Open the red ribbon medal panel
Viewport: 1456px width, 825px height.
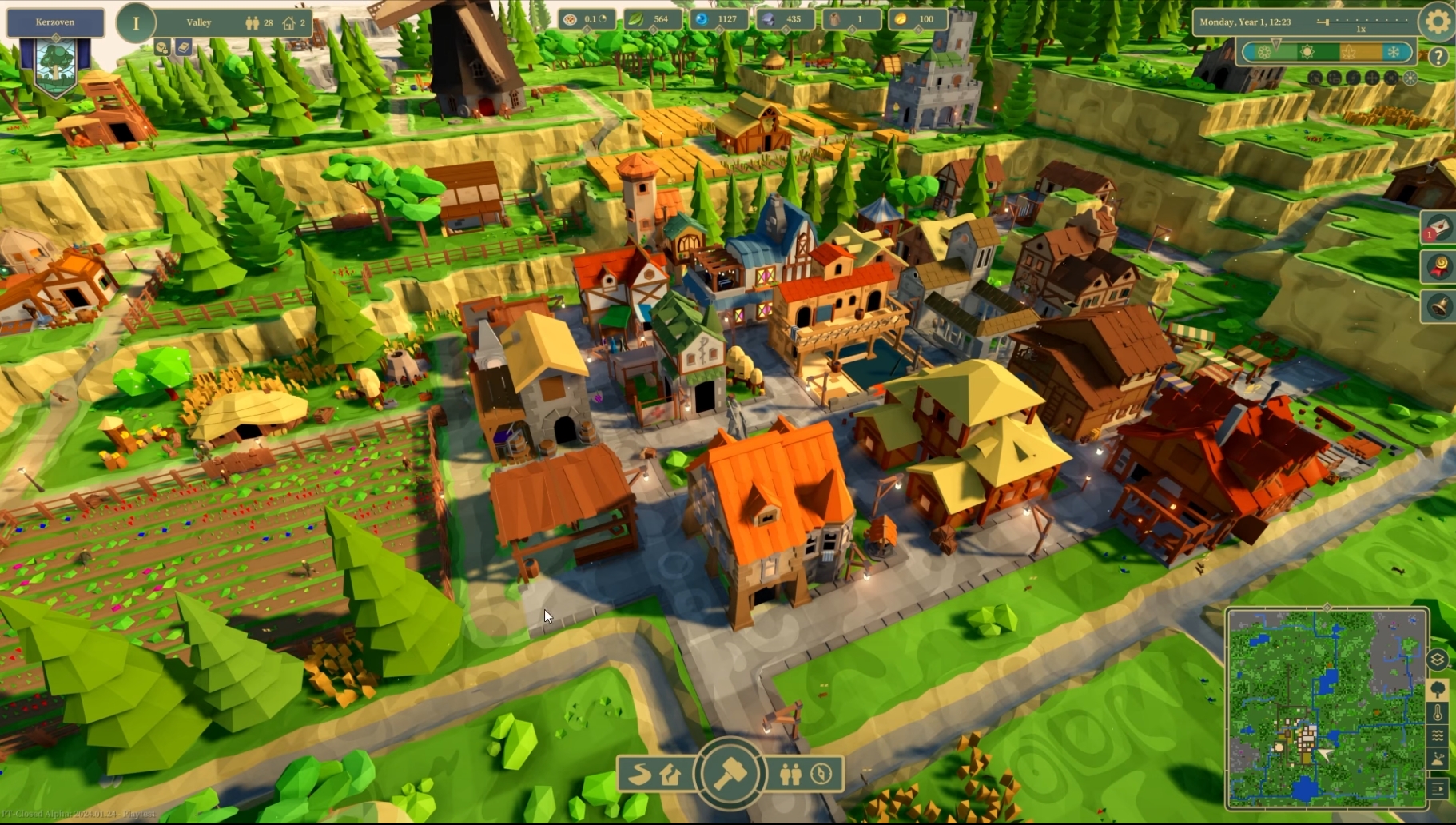(1439, 267)
